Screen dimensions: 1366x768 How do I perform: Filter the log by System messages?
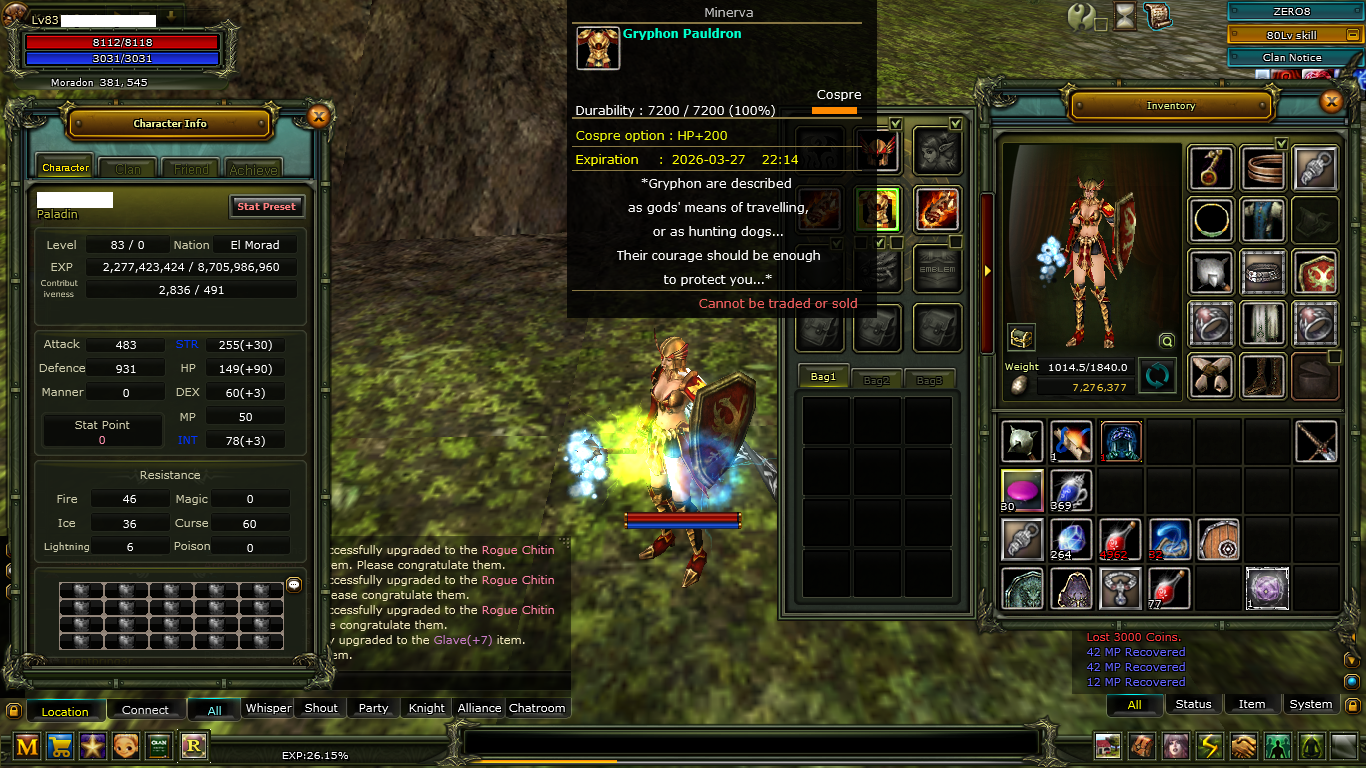click(1310, 704)
